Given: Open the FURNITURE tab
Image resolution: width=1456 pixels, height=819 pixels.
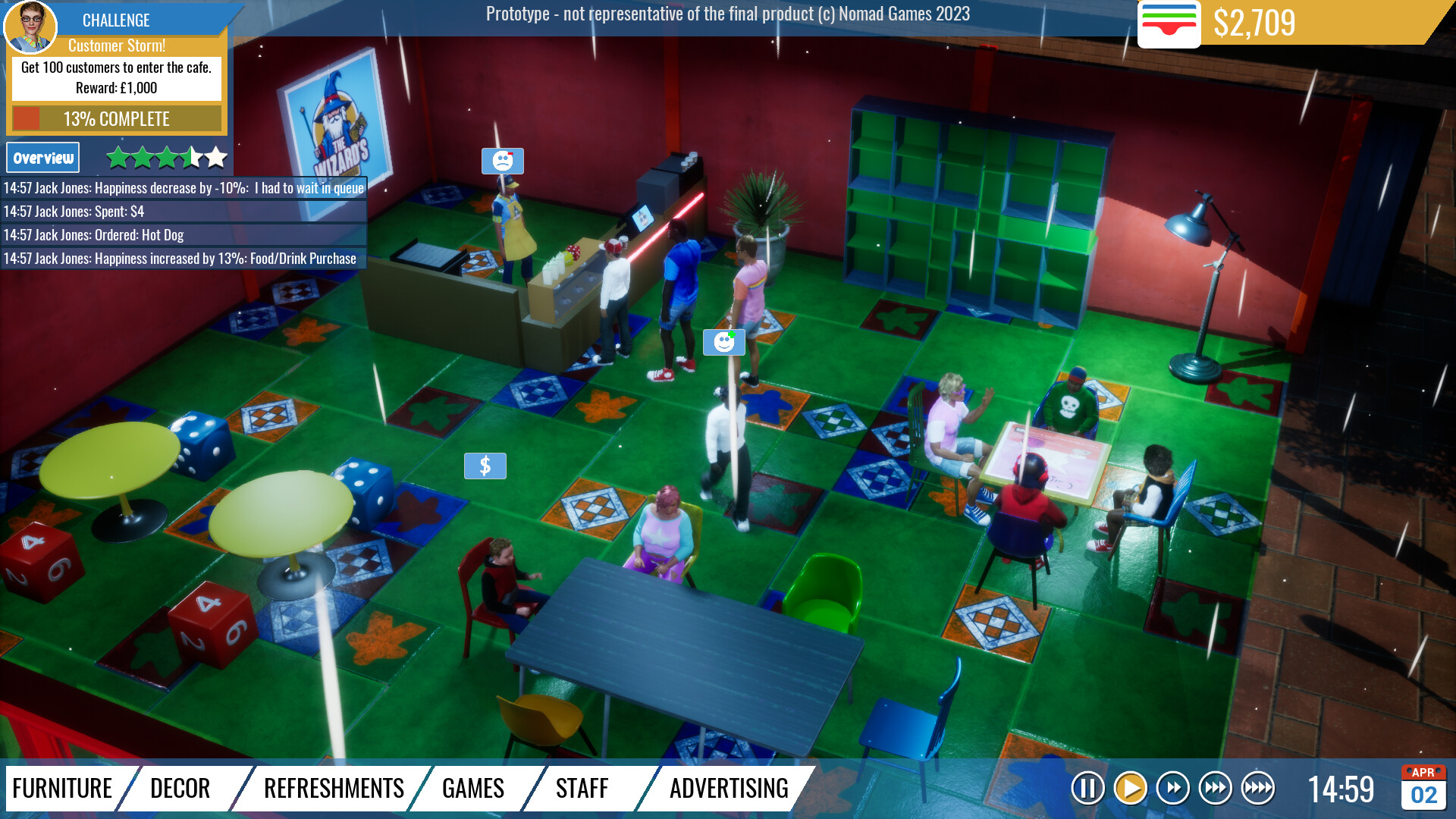Looking at the screenshot, I should [64, 788].
